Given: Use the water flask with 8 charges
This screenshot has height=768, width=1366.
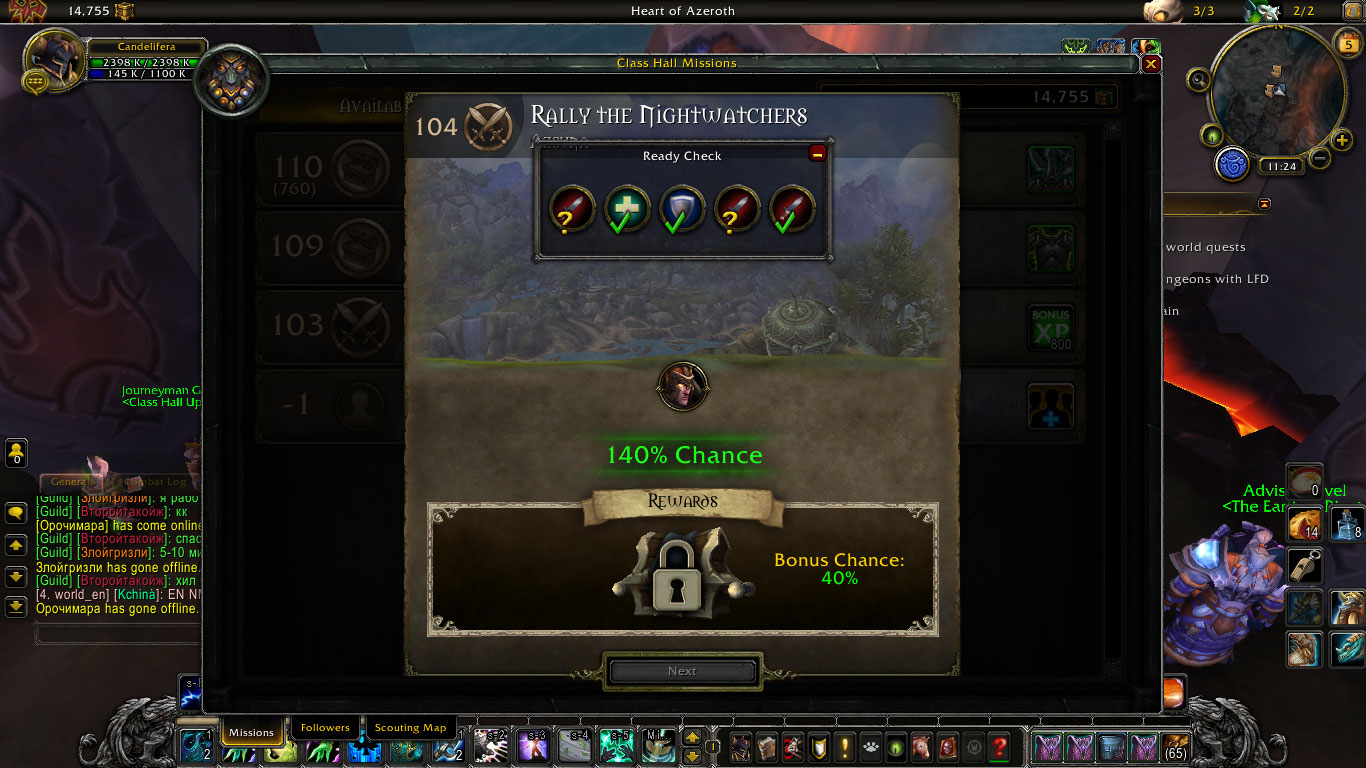Looking at the screenshot, I should 1347,524.
